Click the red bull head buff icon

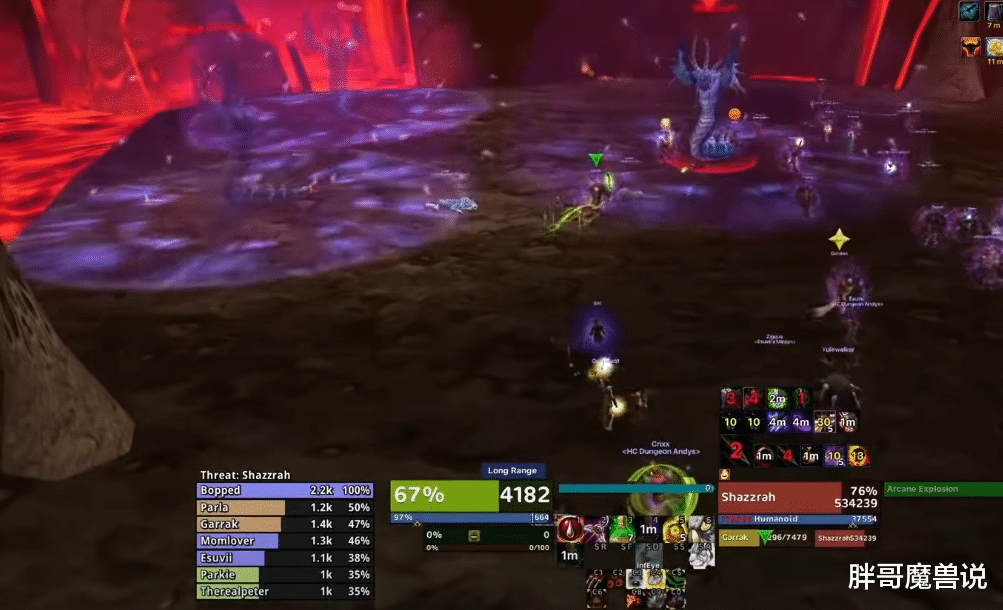(x=970, y=47)
